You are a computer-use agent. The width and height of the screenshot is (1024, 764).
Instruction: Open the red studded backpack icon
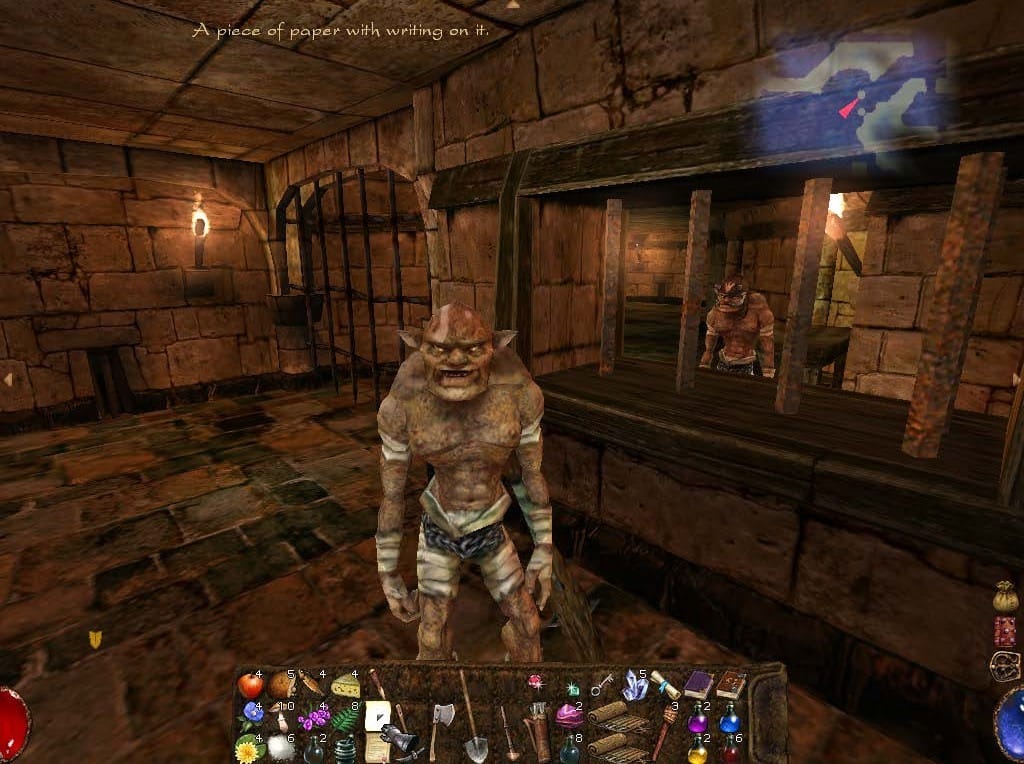1006,631
